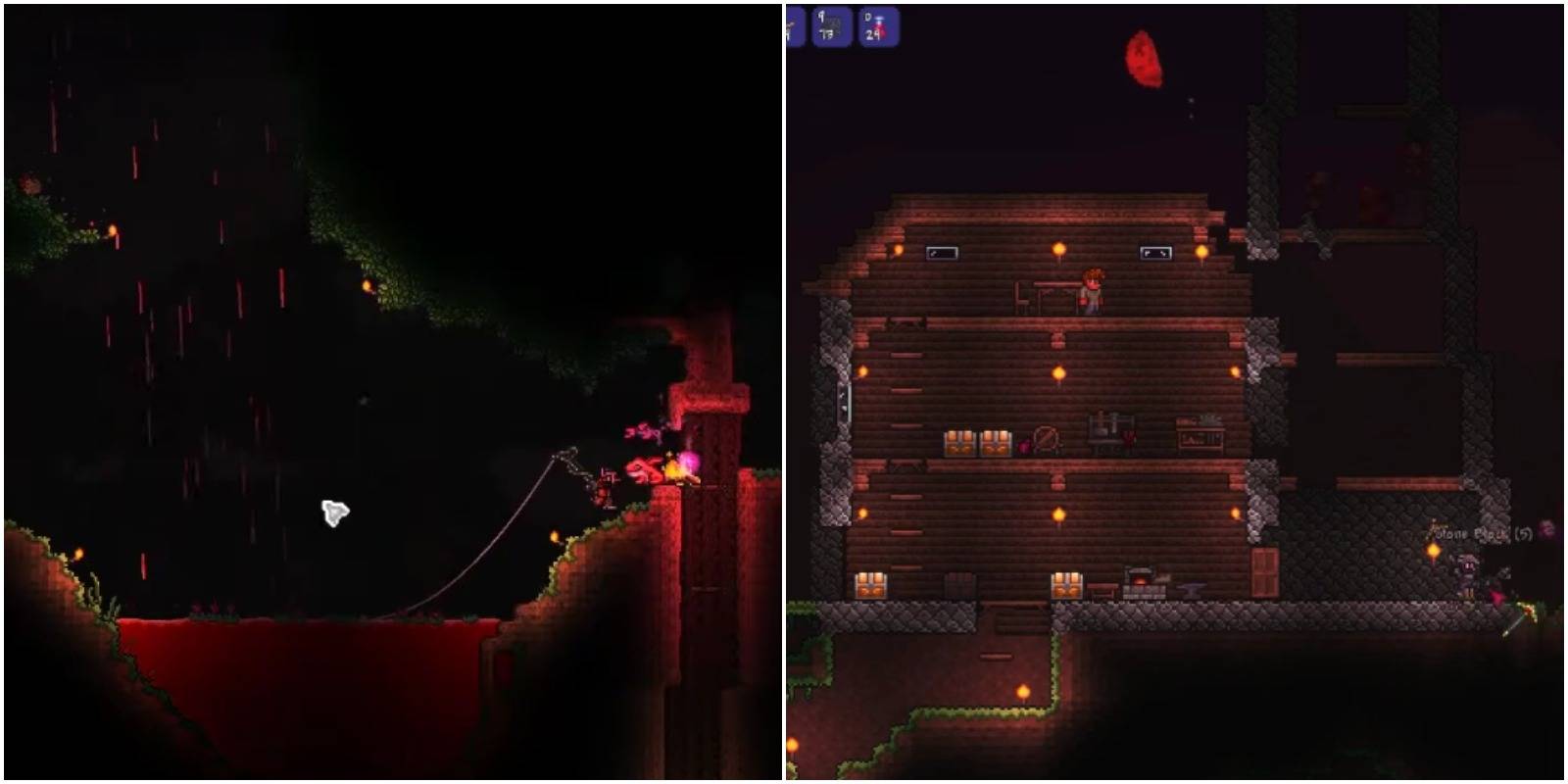Select the first buff icon top-left
1568x784 pixels.
tap(795, 24)
